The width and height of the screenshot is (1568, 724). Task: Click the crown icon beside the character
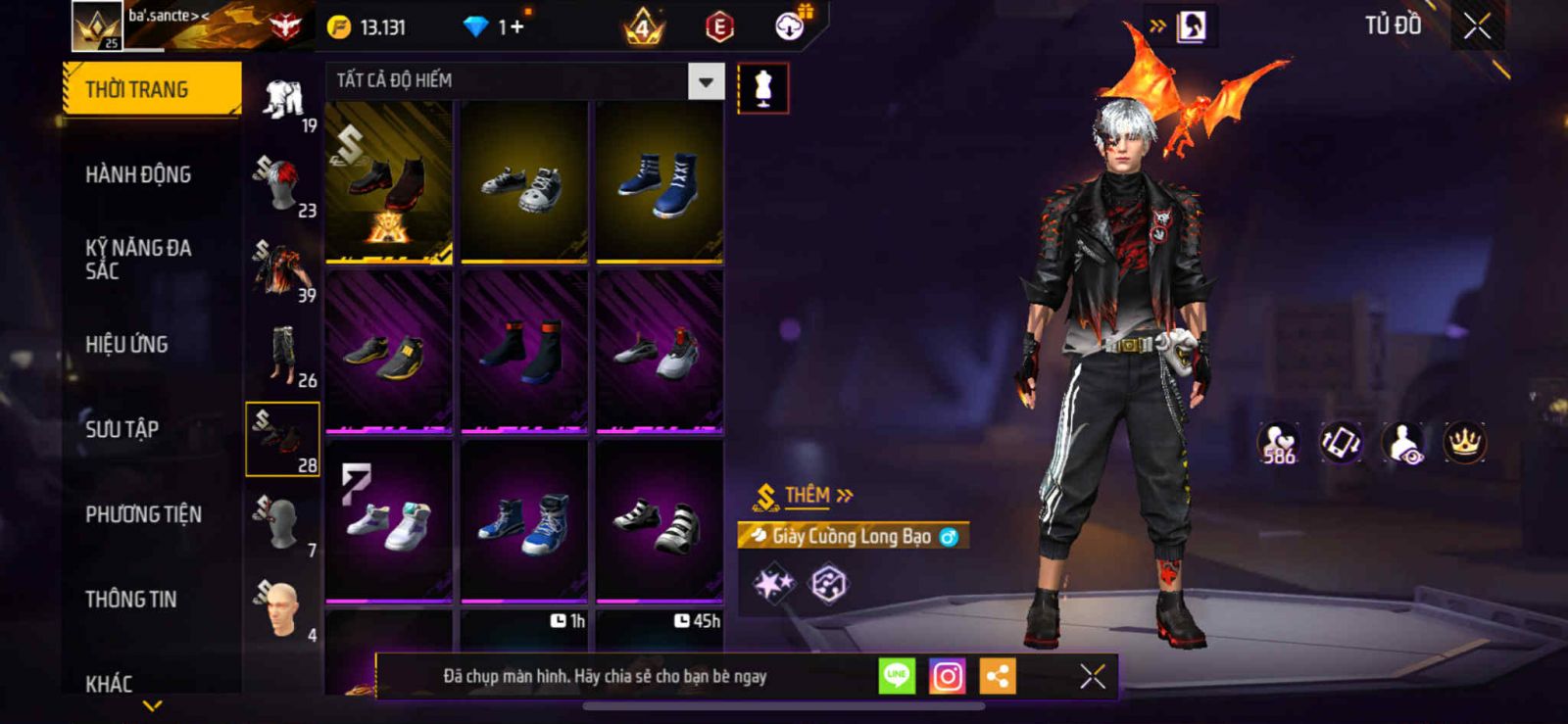click(x=1464, y=443)
